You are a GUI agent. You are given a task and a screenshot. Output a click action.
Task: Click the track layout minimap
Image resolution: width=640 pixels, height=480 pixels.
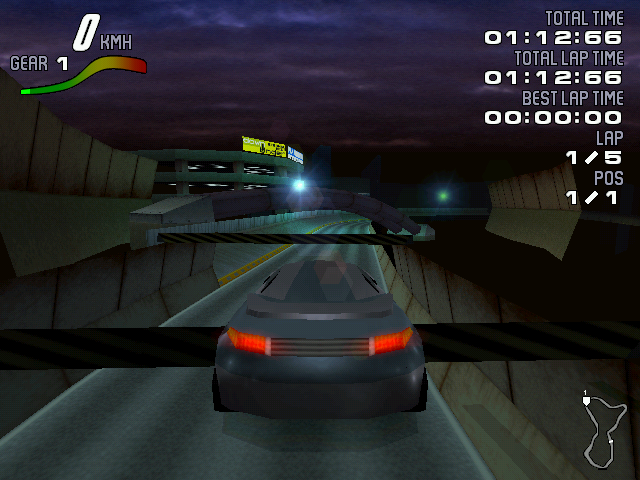603,430
